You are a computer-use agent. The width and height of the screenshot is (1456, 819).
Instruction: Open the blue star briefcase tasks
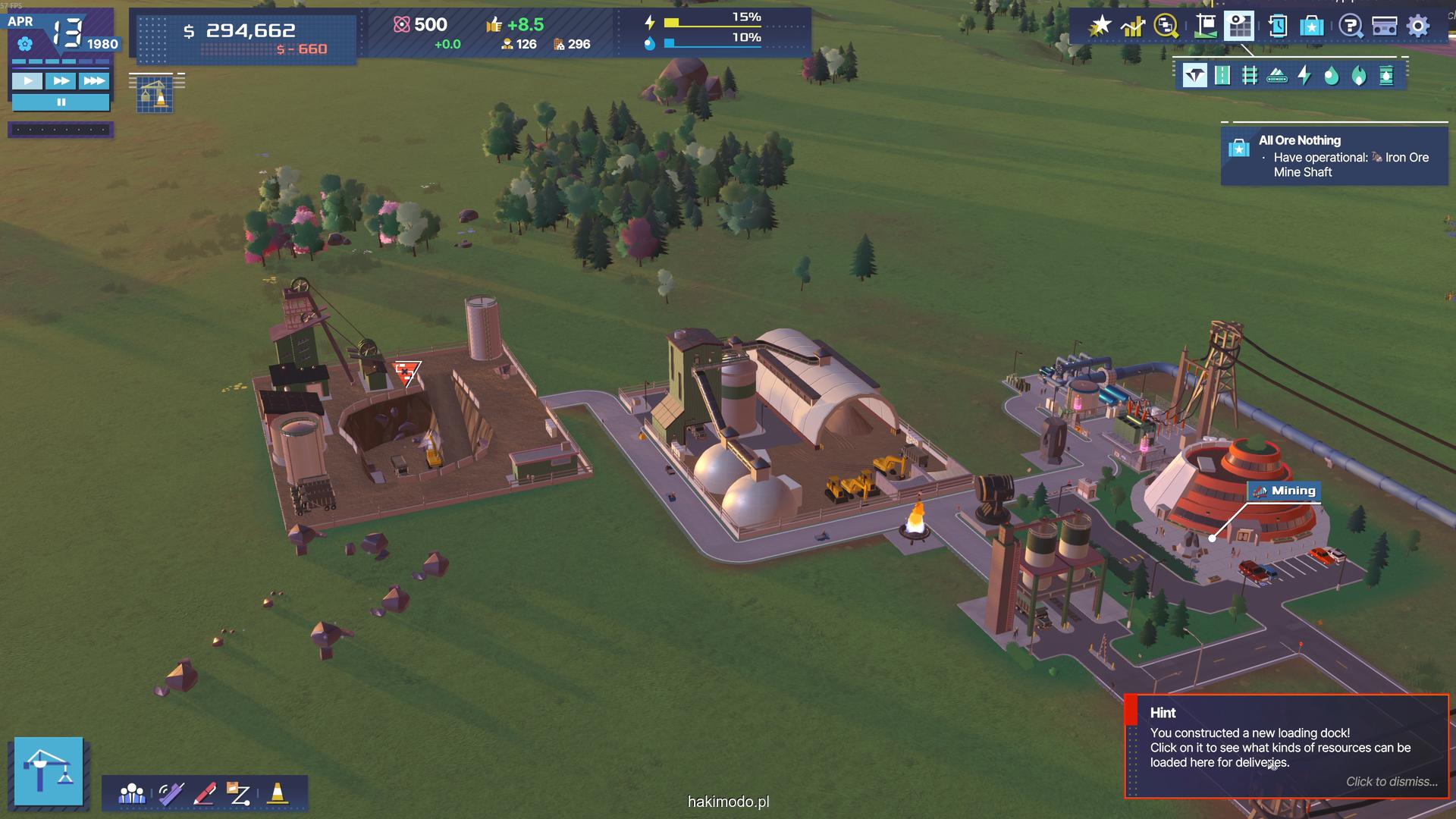pyautogui.click(x=1312, y=27)
